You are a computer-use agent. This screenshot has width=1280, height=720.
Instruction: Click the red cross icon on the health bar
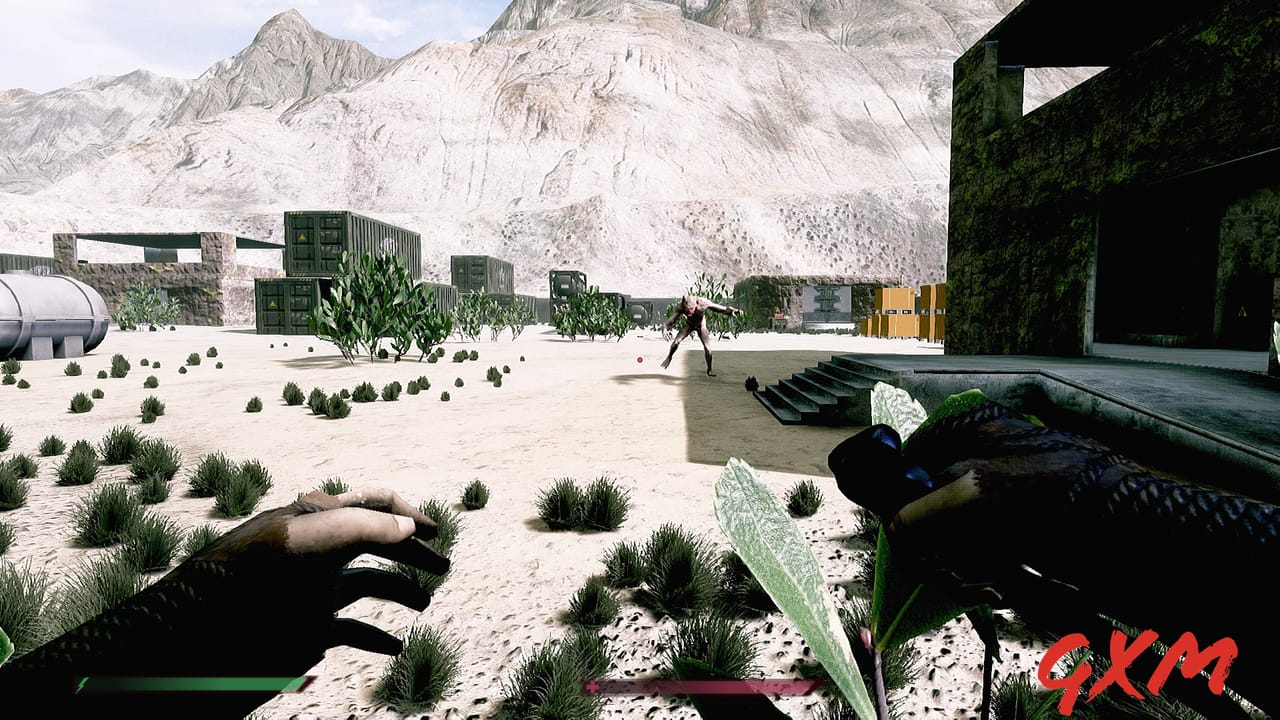tap(593, 687)
